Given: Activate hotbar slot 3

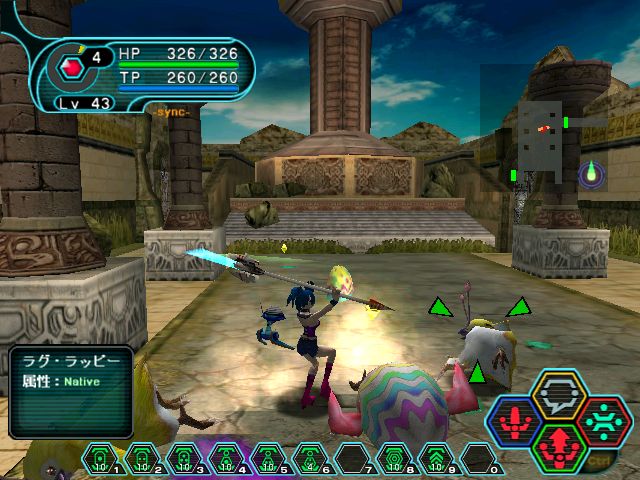Looking at the screenshot, I should click(185, 462).
